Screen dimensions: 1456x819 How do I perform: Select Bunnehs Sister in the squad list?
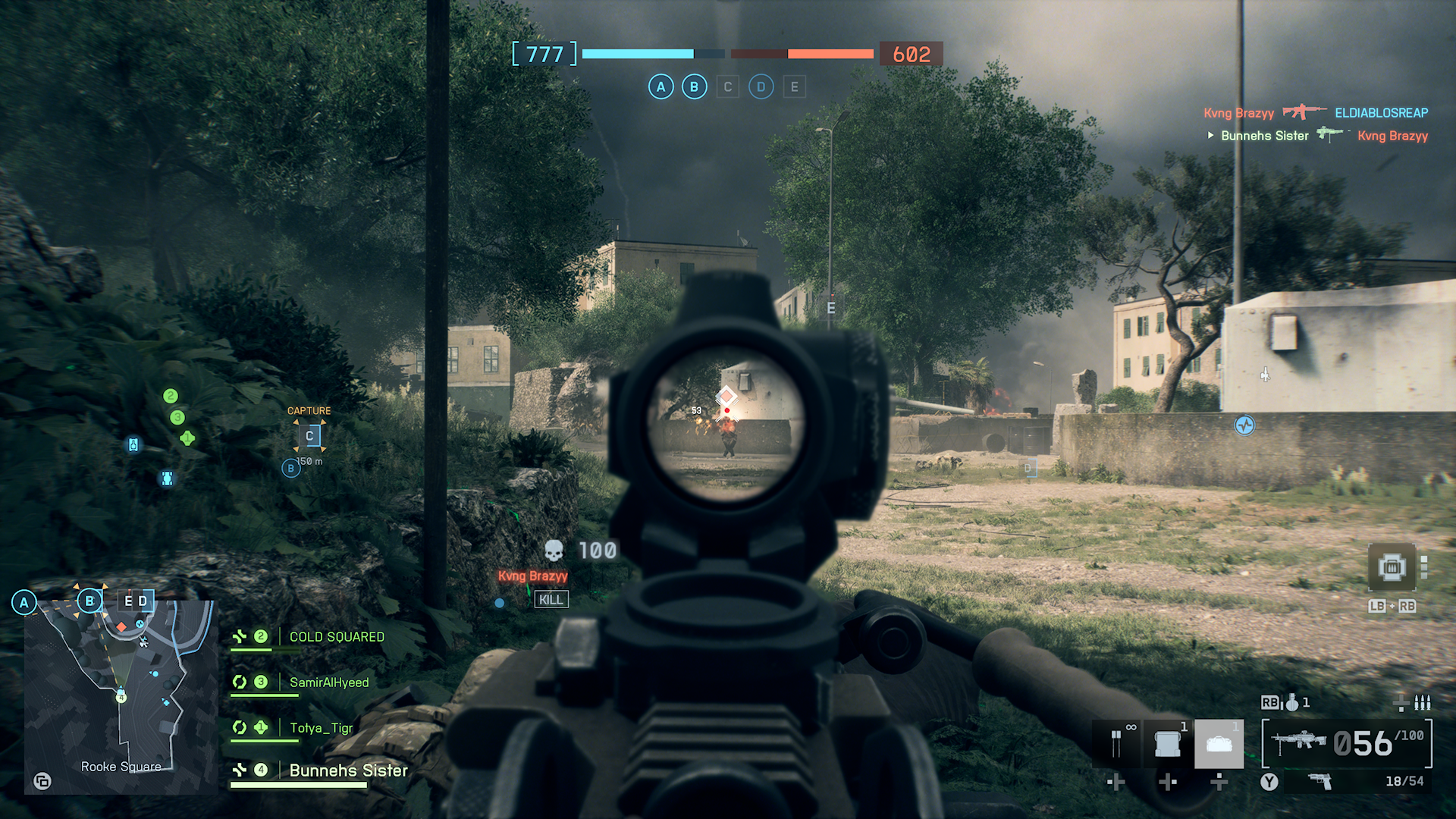(348, 770)
